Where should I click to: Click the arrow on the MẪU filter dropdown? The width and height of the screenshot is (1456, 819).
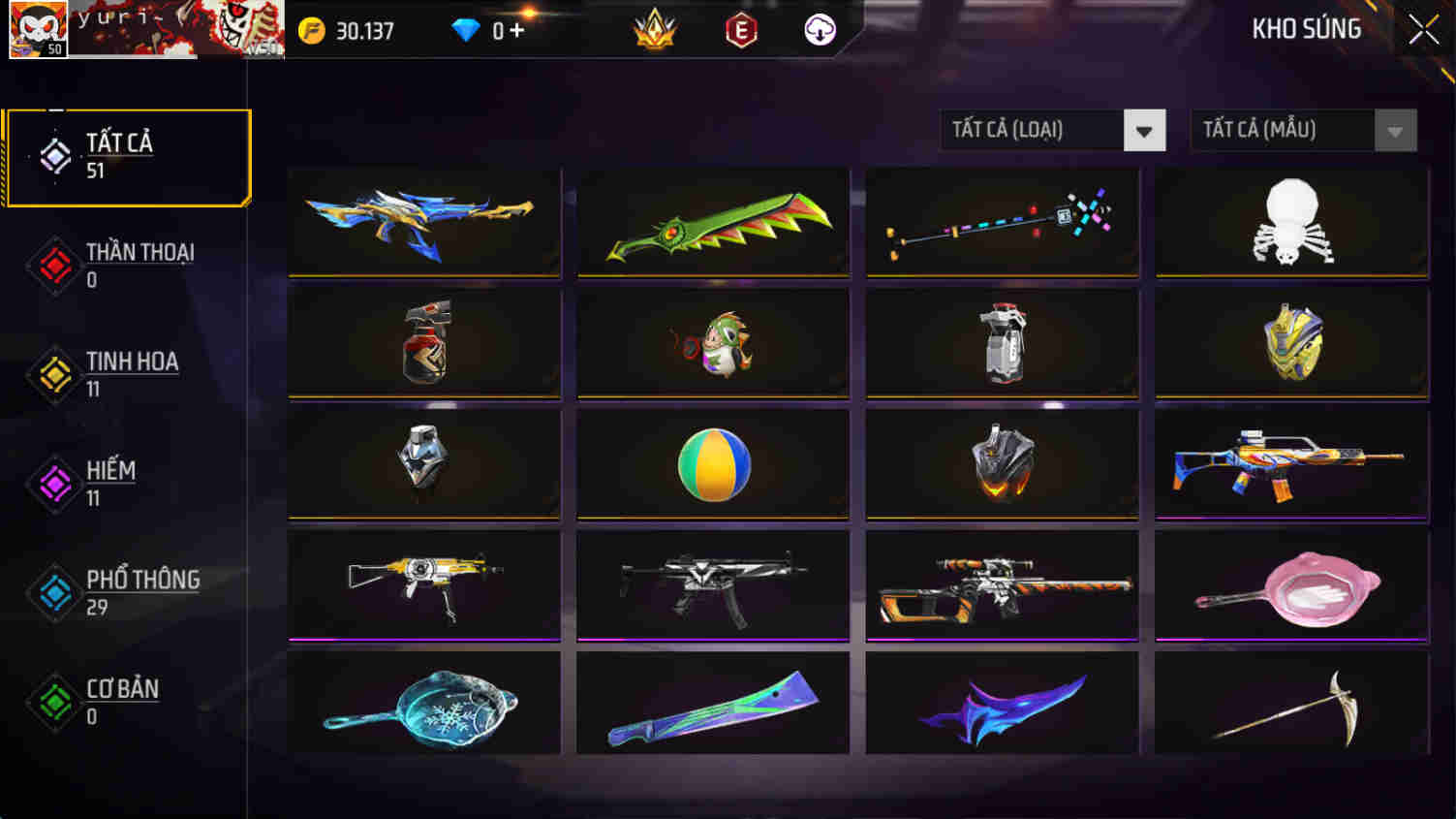pos(1393,130)
